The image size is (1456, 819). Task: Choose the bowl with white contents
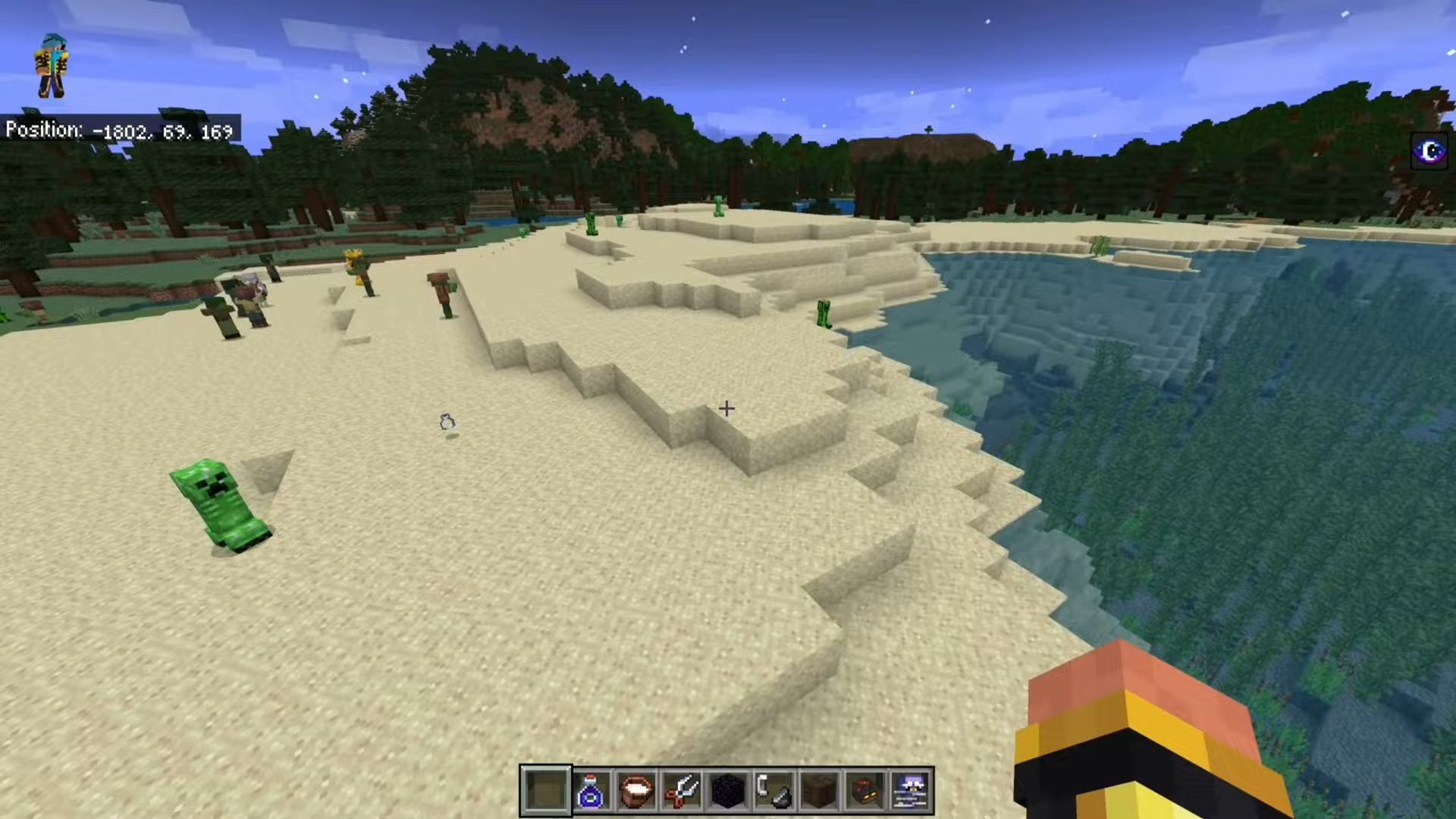(636, 791)
